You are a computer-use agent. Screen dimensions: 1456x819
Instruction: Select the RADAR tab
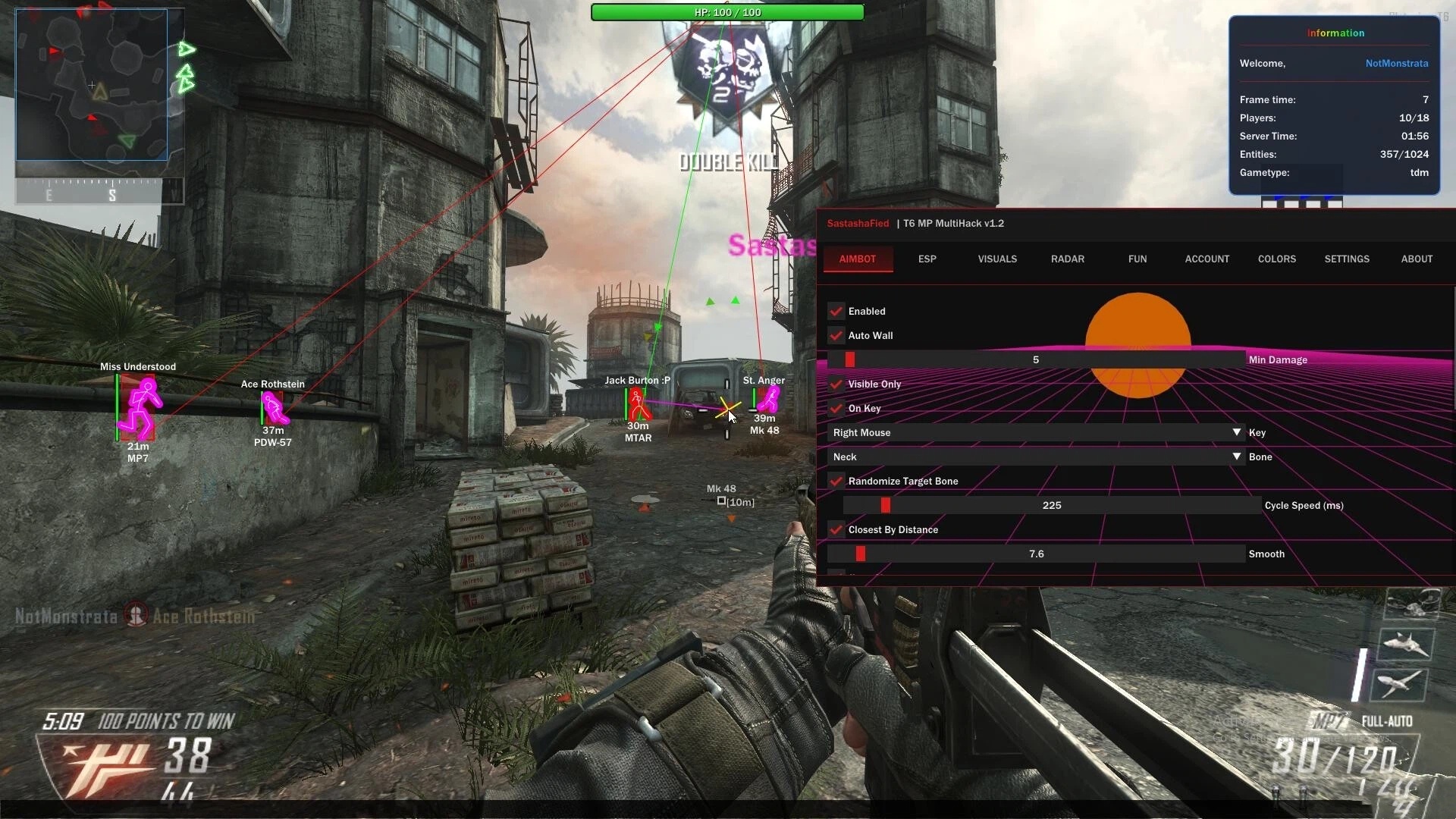coord(1067,259)
